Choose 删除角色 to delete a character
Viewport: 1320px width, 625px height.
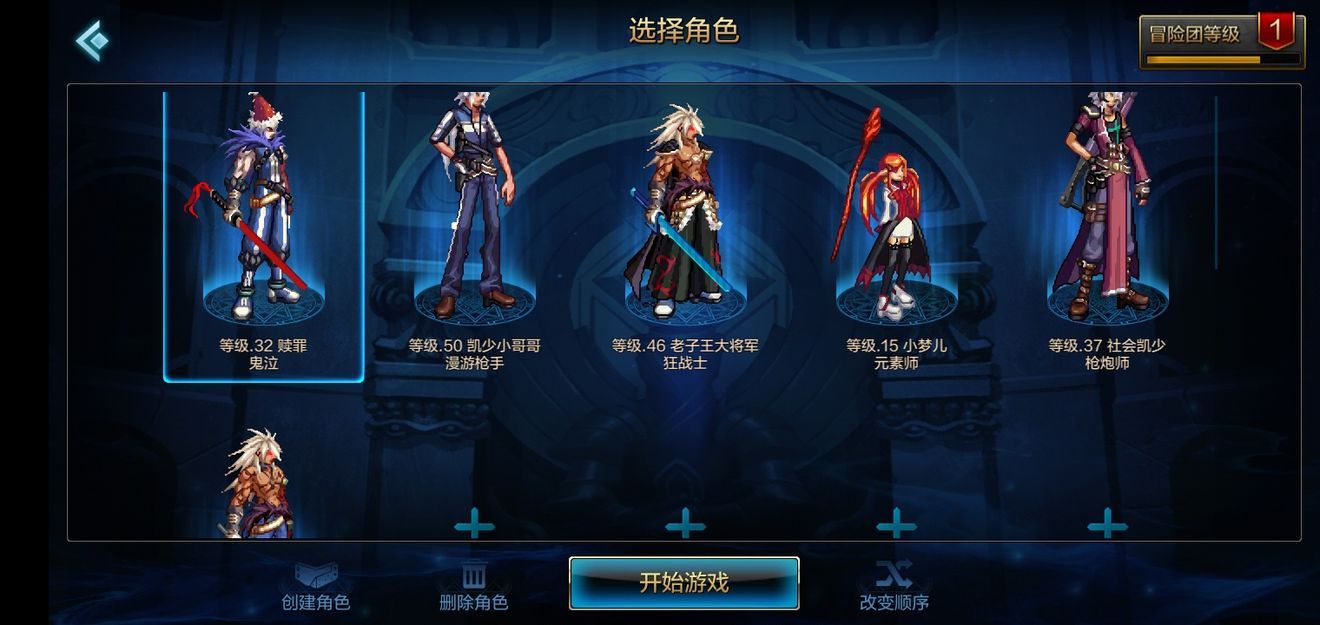coord(474,587)
